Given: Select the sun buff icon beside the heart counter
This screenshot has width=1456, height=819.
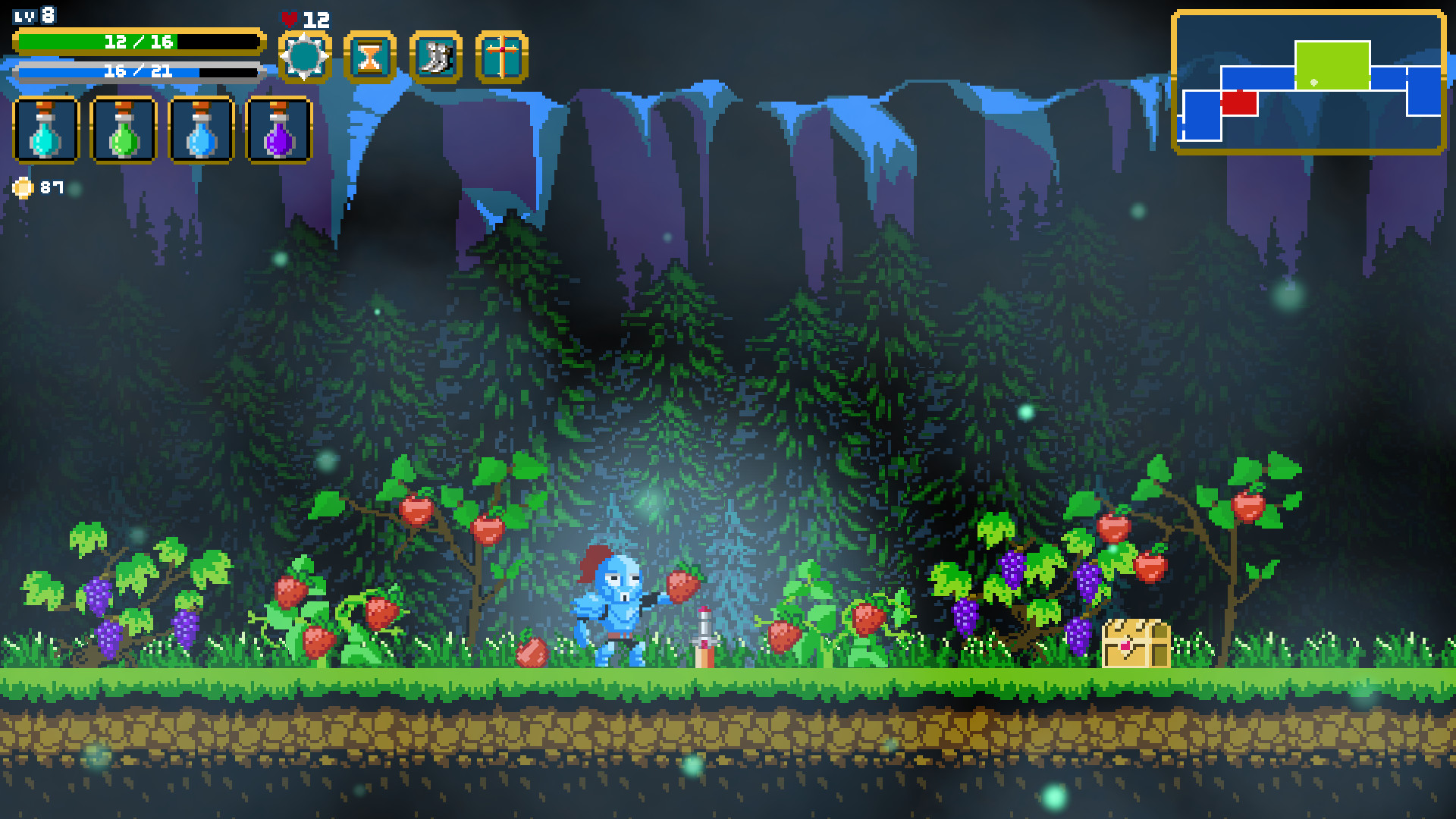Looking at the screenshot, I should coord(306,55).
